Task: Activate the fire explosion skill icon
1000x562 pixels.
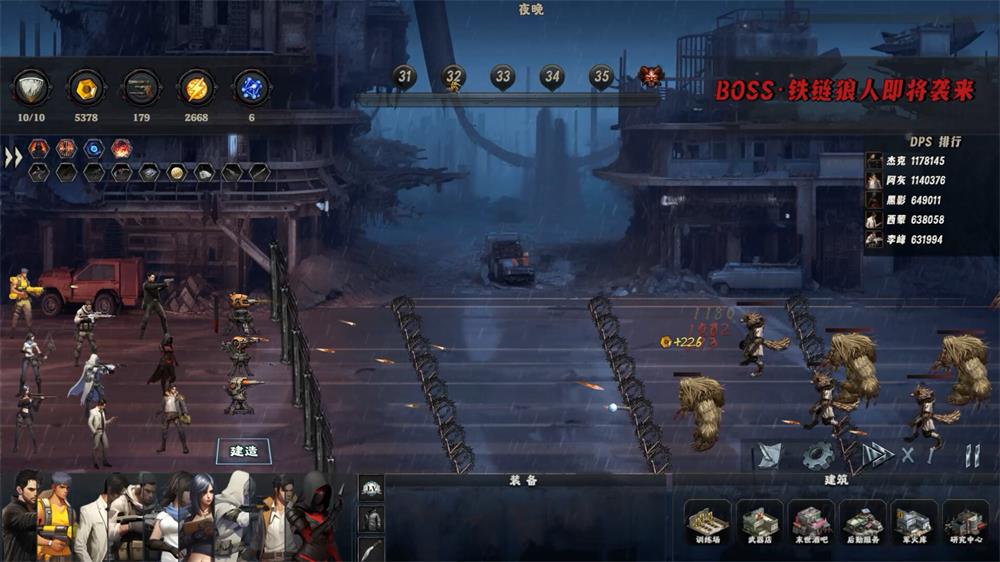Action: coord(121,149)
